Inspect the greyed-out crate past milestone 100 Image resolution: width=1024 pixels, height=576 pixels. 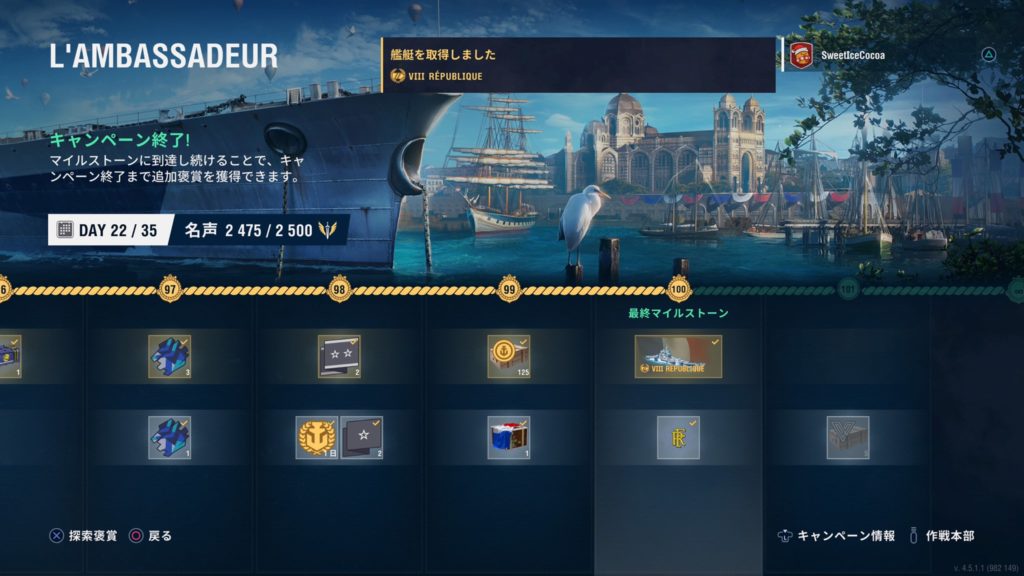(847, 437)
